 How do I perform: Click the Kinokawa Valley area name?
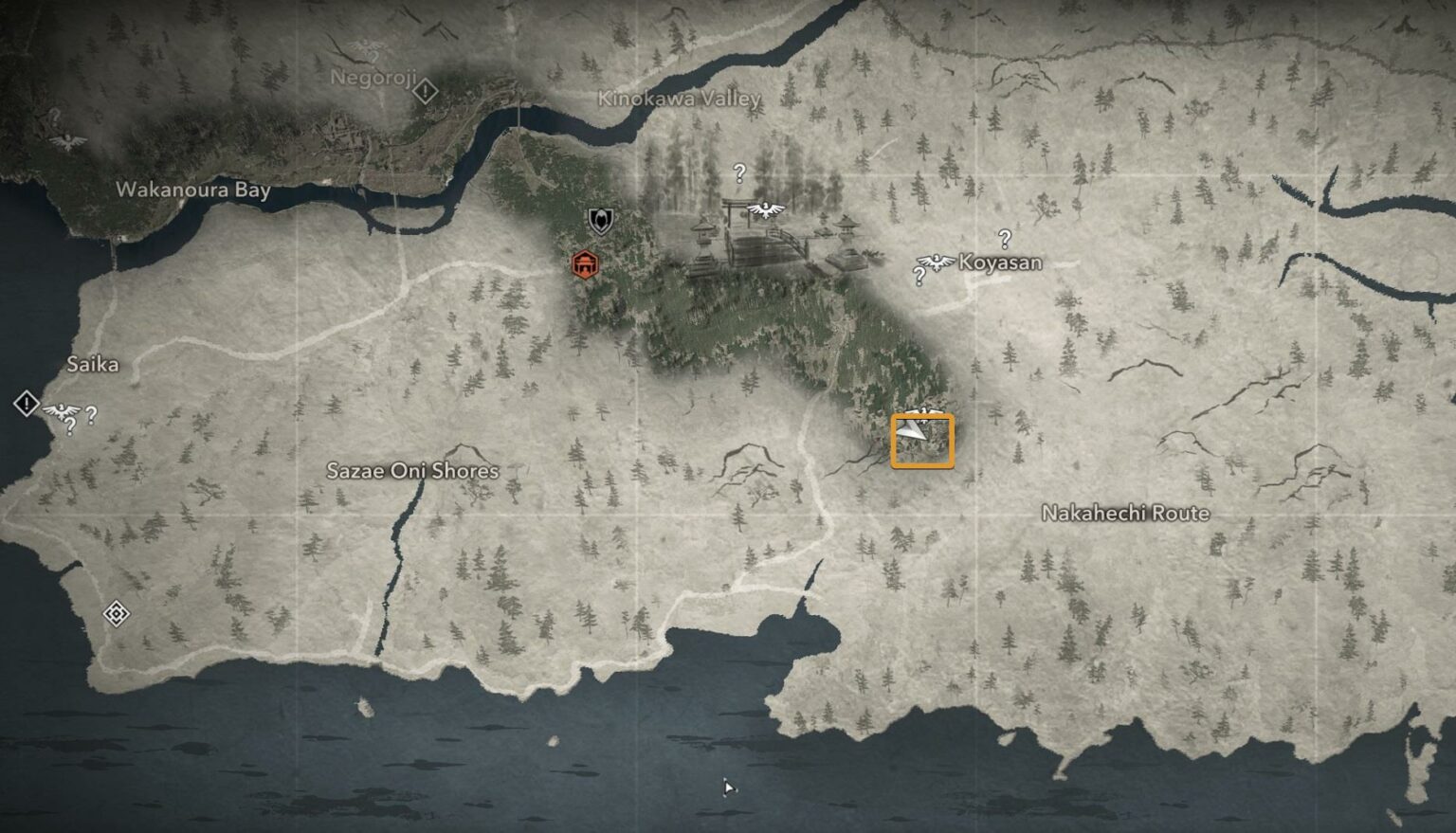coord(682,97)
